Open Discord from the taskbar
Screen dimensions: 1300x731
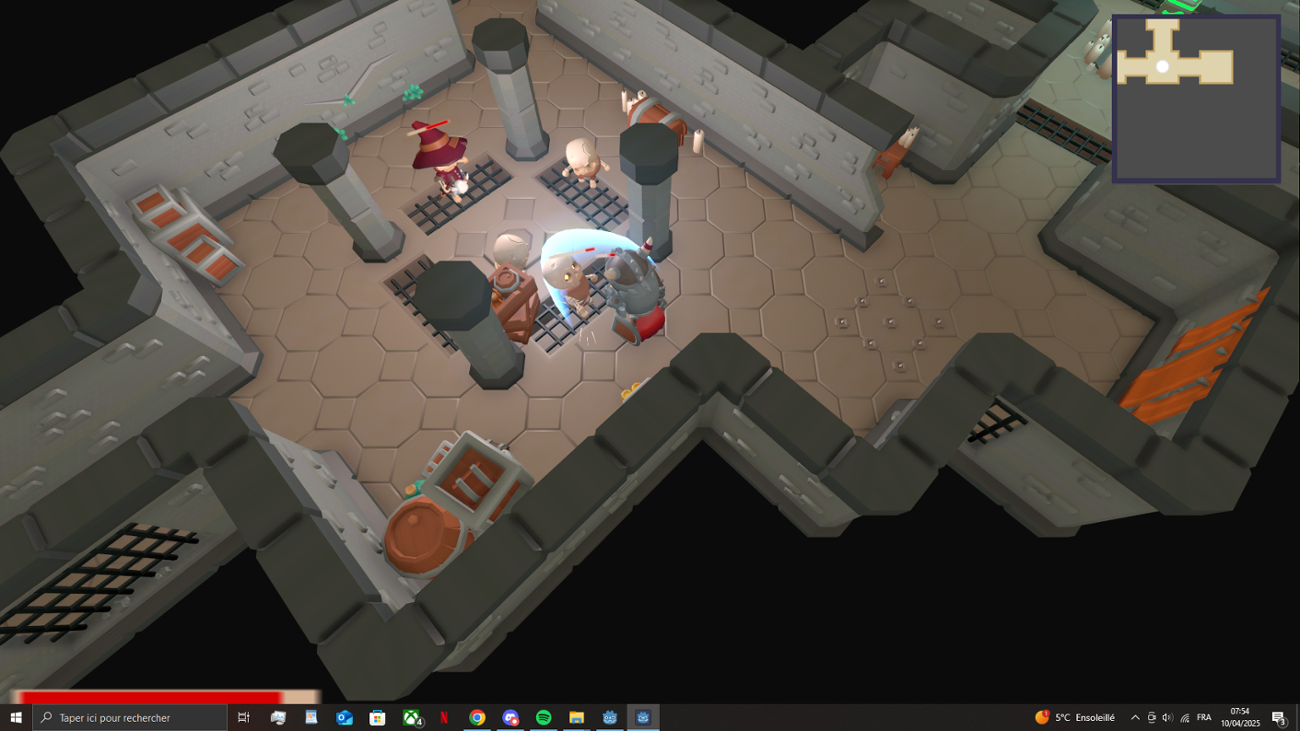coord(510,717)
